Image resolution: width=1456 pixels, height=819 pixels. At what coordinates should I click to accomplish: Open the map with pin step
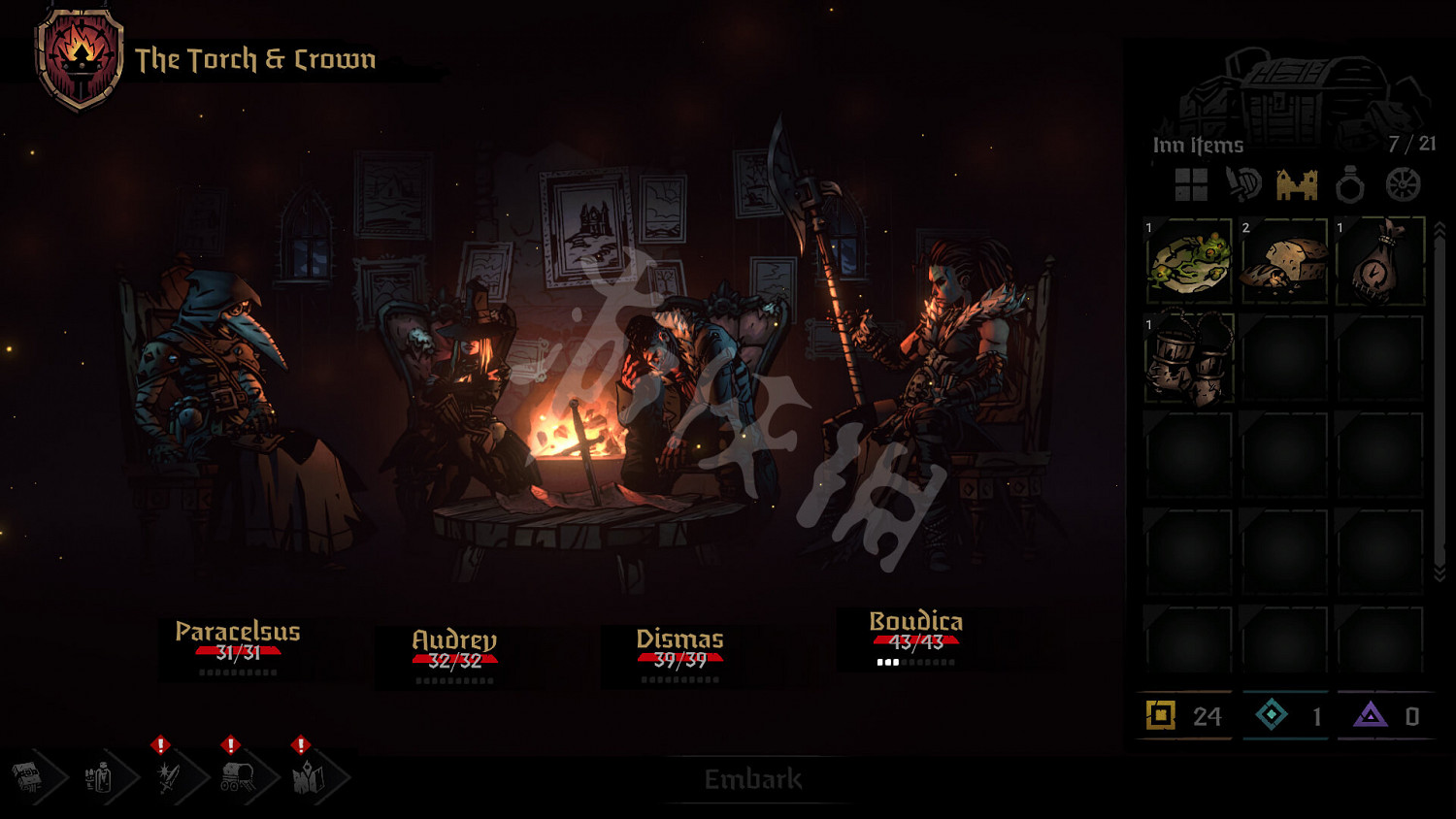309,777
